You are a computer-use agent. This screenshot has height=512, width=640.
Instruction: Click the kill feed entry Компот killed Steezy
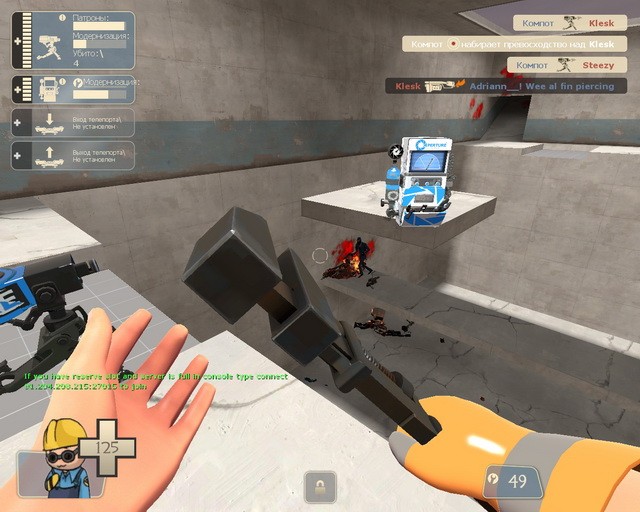[x=568, y=65]
